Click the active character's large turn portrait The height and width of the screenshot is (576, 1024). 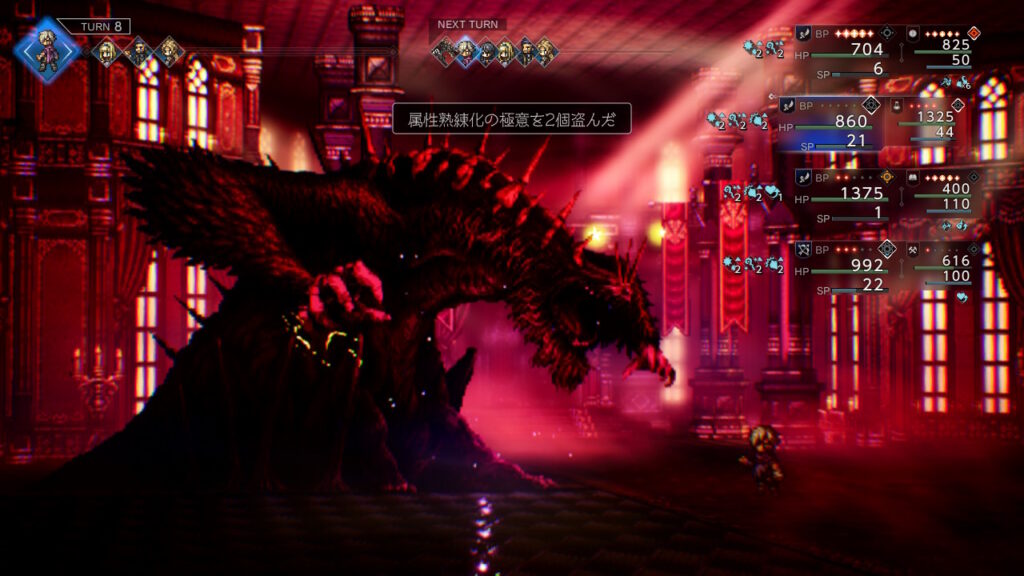[46, 48]
